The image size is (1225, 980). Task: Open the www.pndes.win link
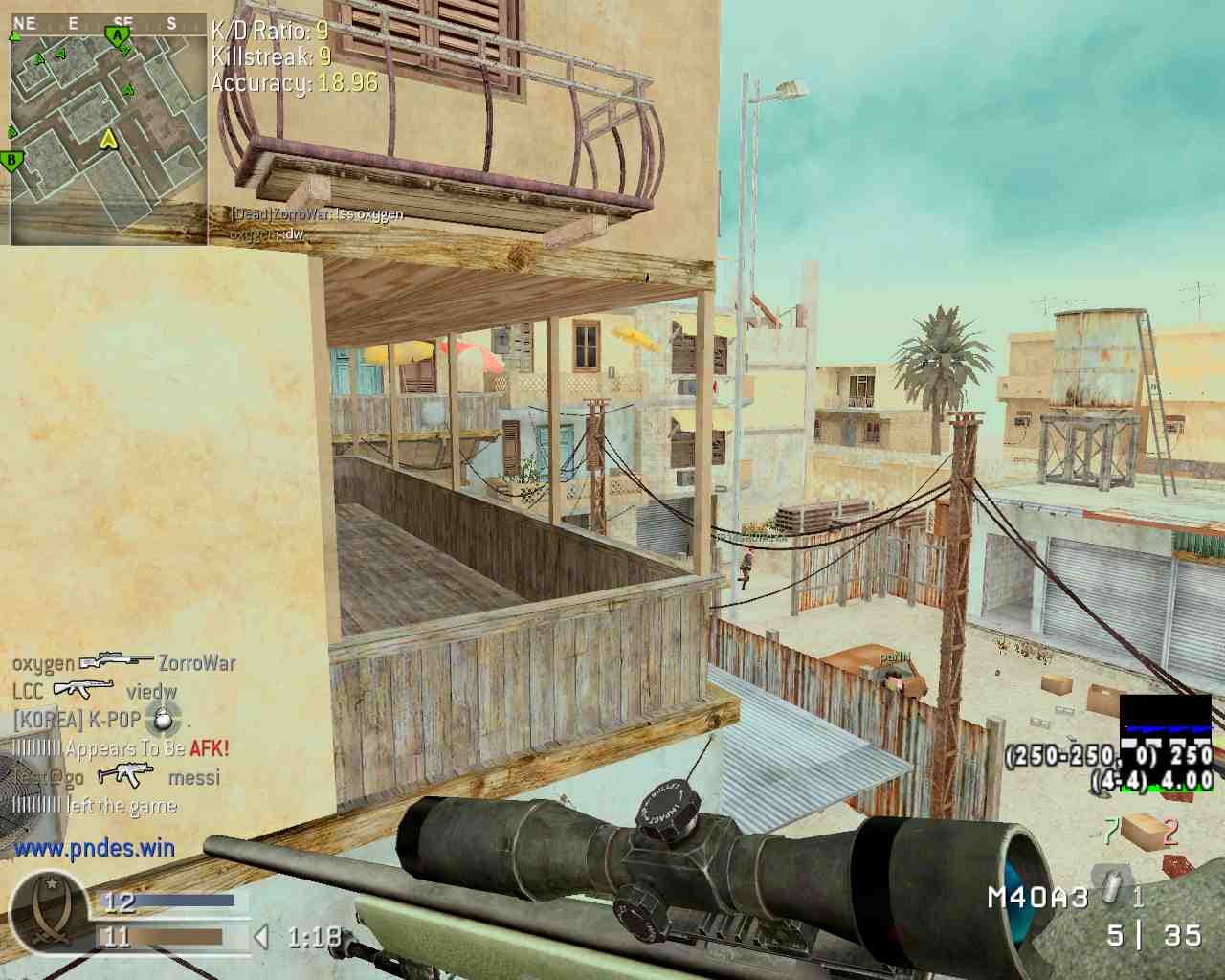95,847
